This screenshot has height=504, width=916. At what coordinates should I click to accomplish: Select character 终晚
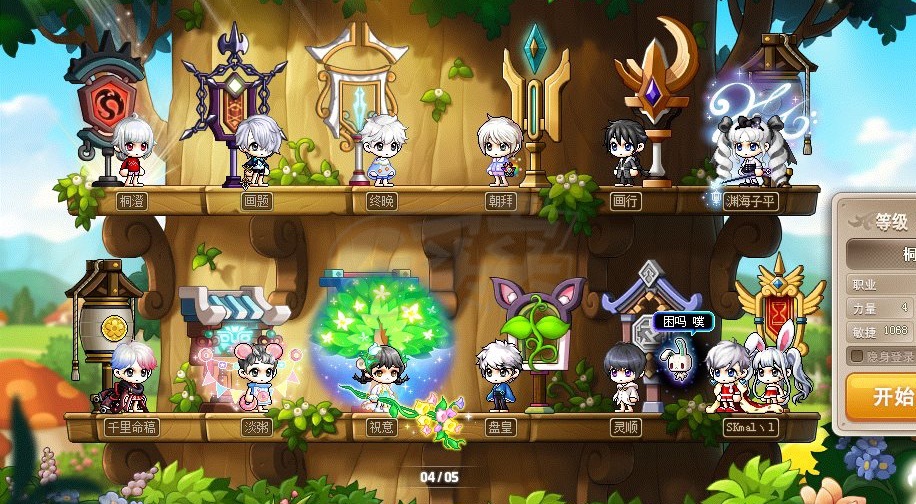[382, 151]
